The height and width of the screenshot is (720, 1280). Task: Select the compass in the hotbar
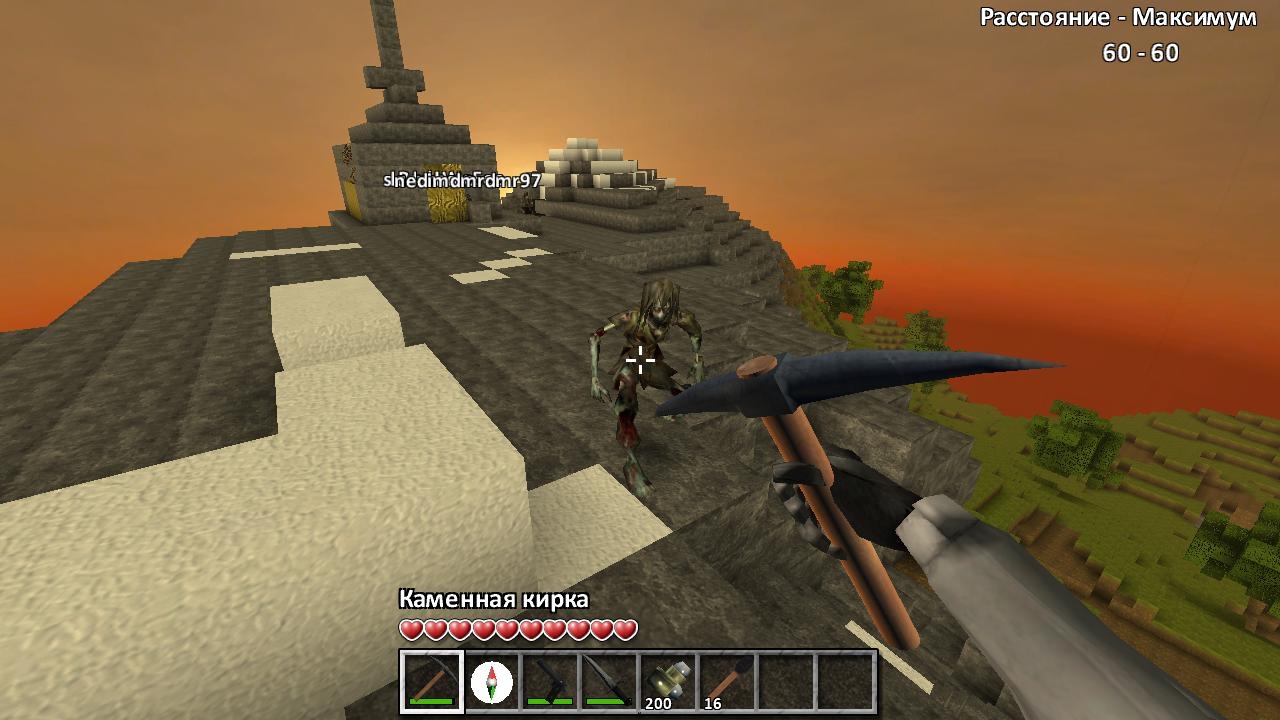491,682
